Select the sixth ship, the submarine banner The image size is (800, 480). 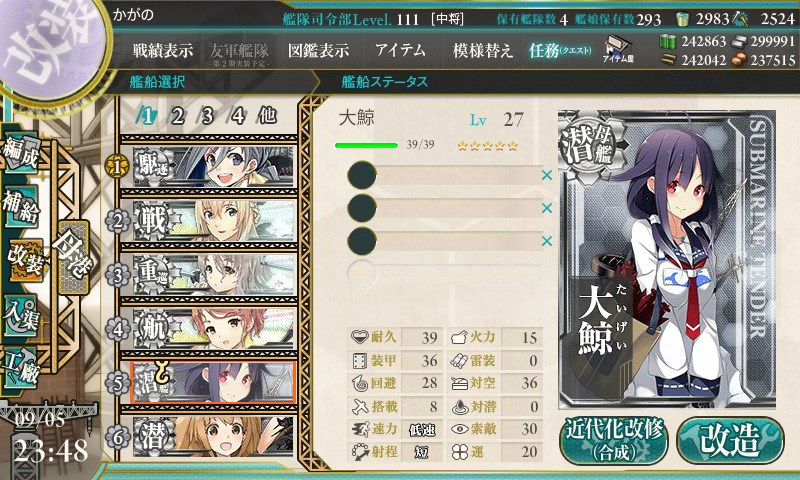[210, 437]
